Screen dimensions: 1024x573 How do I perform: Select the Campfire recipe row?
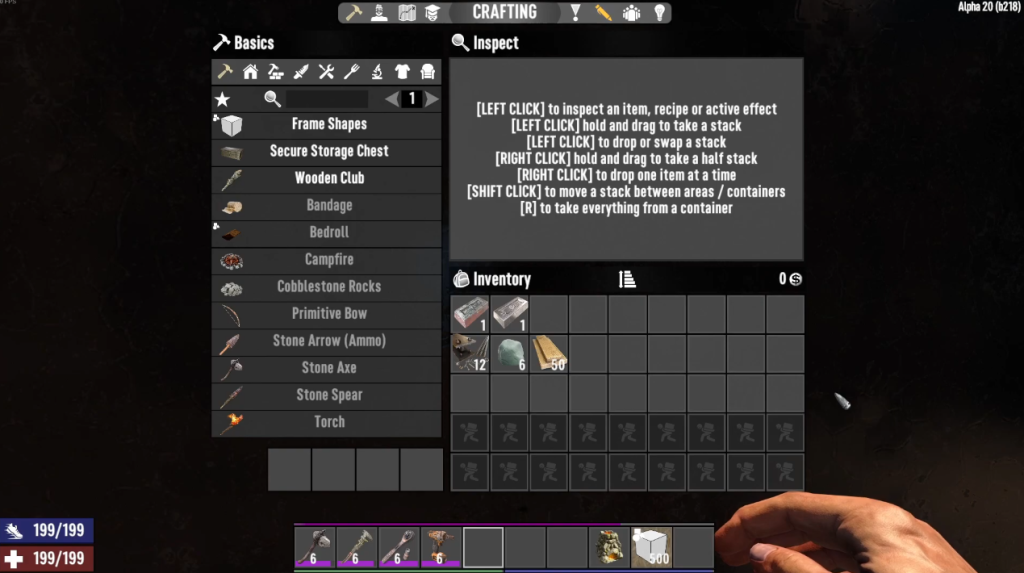[x=328, y=260]
